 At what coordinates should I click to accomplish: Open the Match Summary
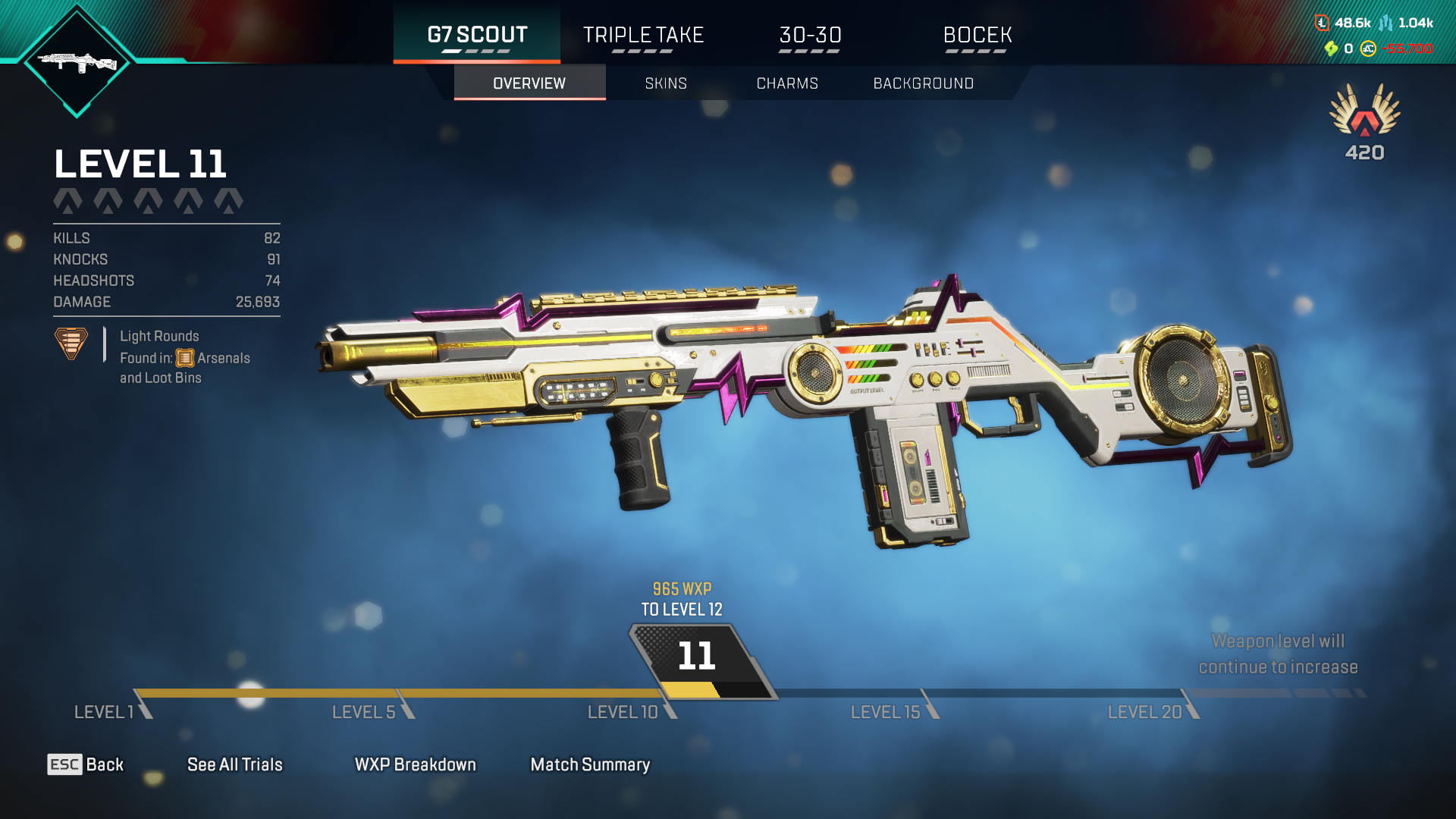590,764
